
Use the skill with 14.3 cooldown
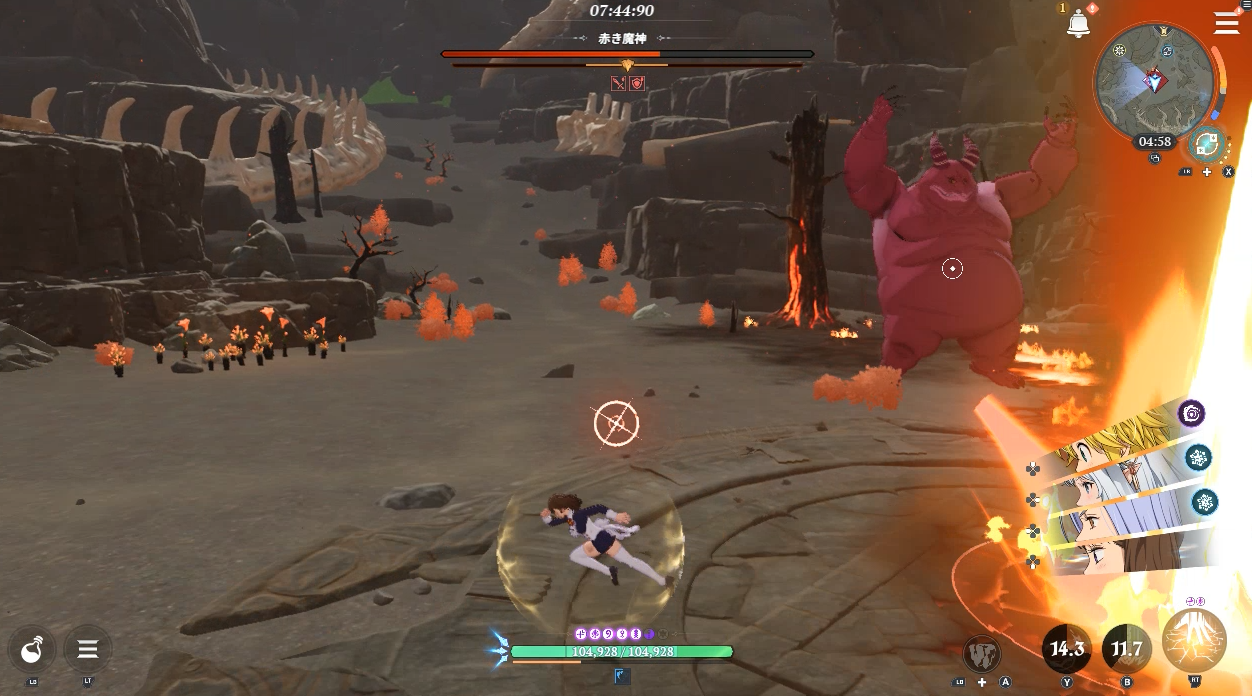pos(1066,649)
